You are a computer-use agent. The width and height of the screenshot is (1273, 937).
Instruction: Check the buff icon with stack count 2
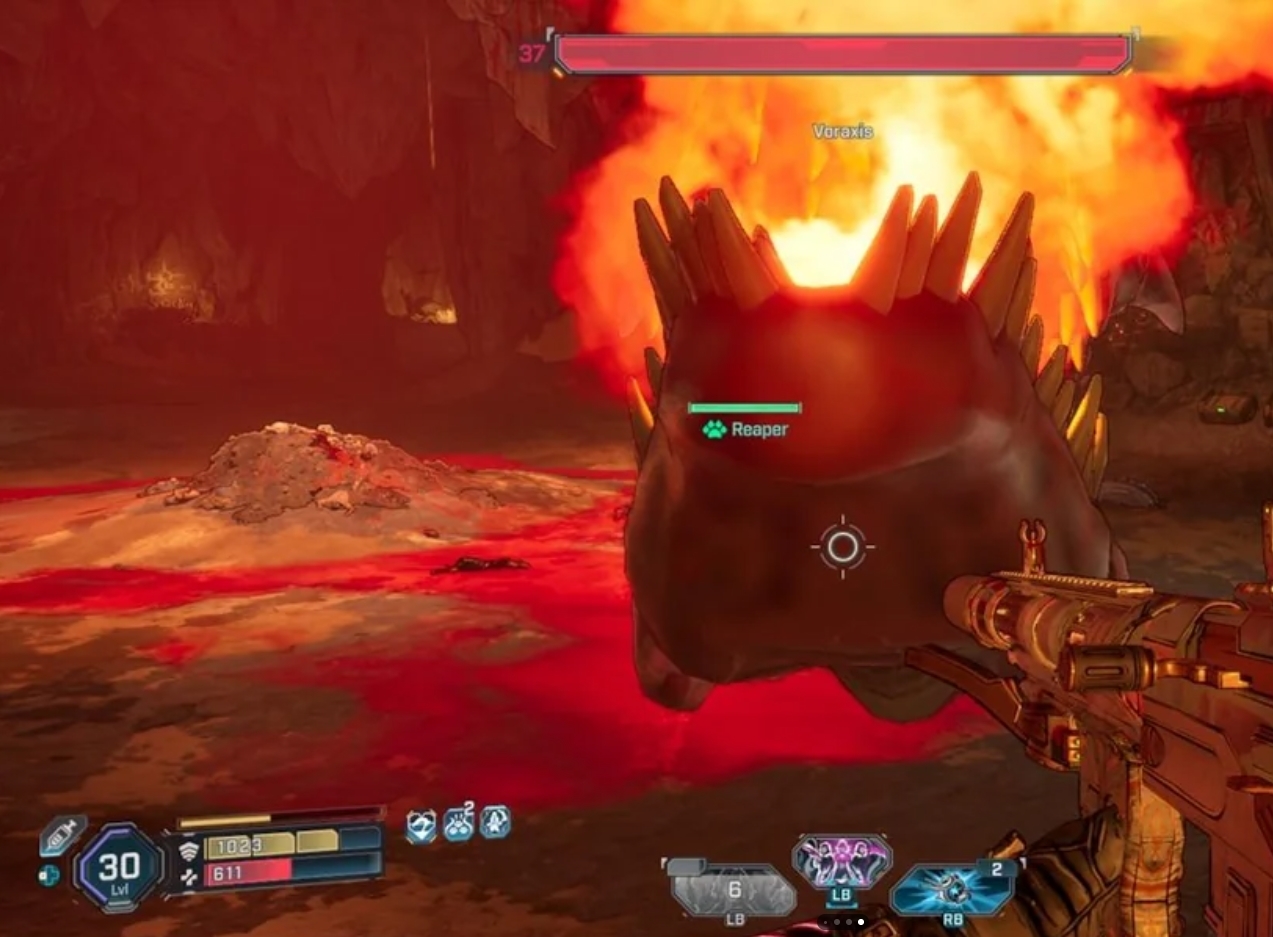(x=458, y=824)
